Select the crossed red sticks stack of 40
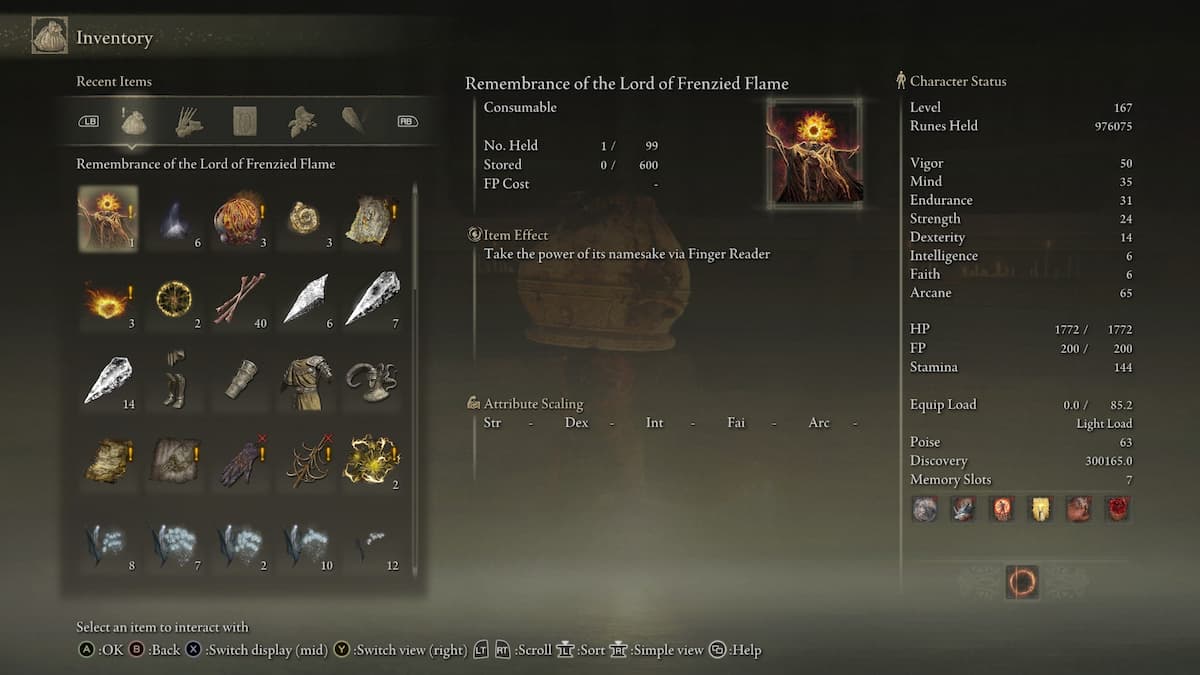Image resolution: width=1200 pixels, height=675 pixels. (240, 298)
